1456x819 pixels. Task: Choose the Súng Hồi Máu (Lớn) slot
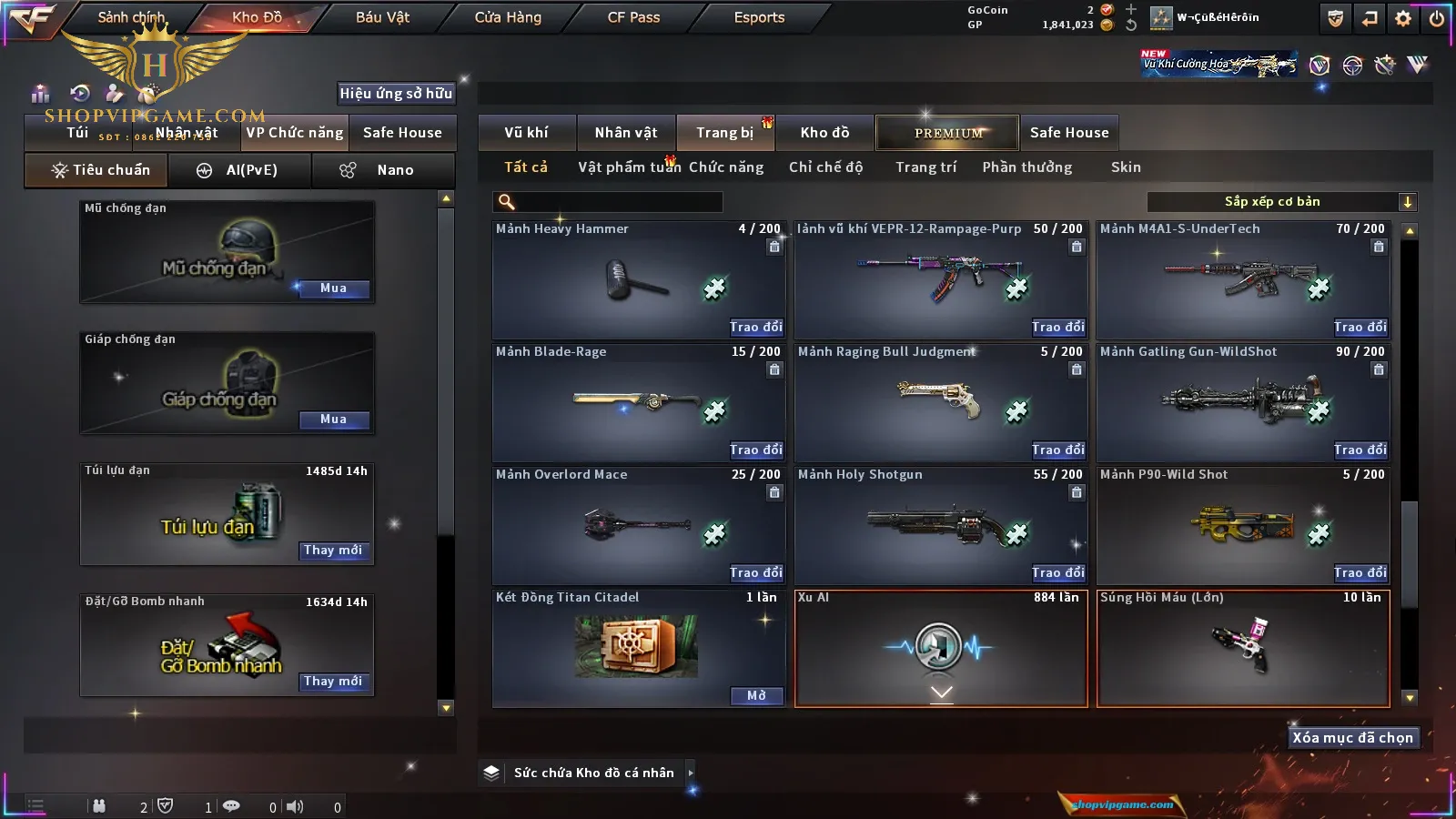pos(1243,648)
